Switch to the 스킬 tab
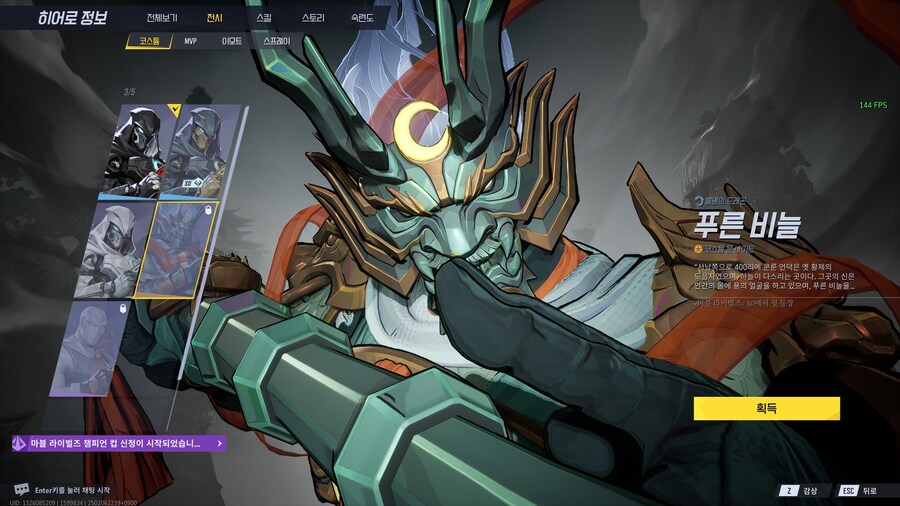Image resolution: width=900 pixels, height=506 pixels. [263, 18]
